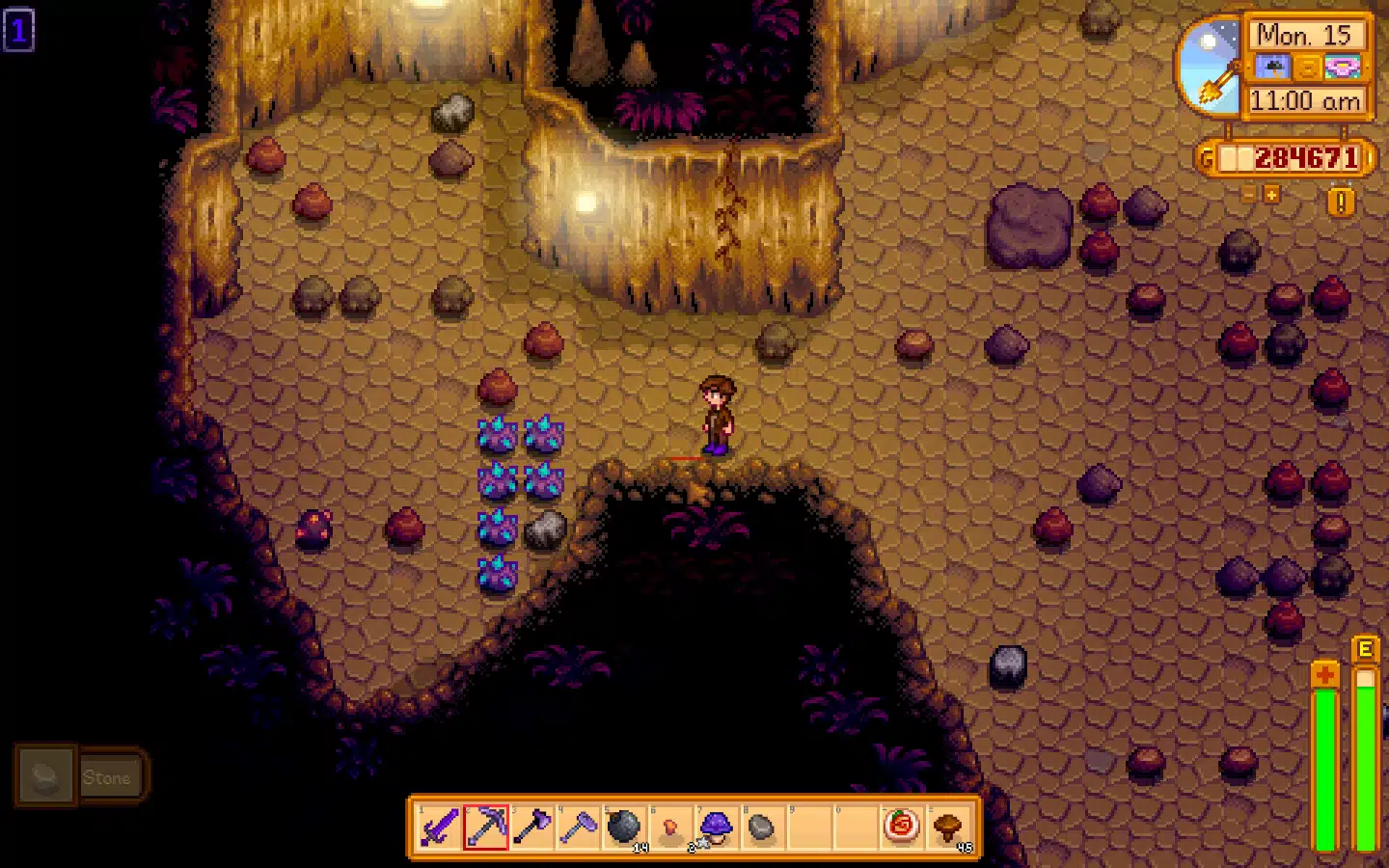This screenshot has height=868, width=1389.
Task: Equip the axe in slot 3
Action: click(x=534, y=827)
